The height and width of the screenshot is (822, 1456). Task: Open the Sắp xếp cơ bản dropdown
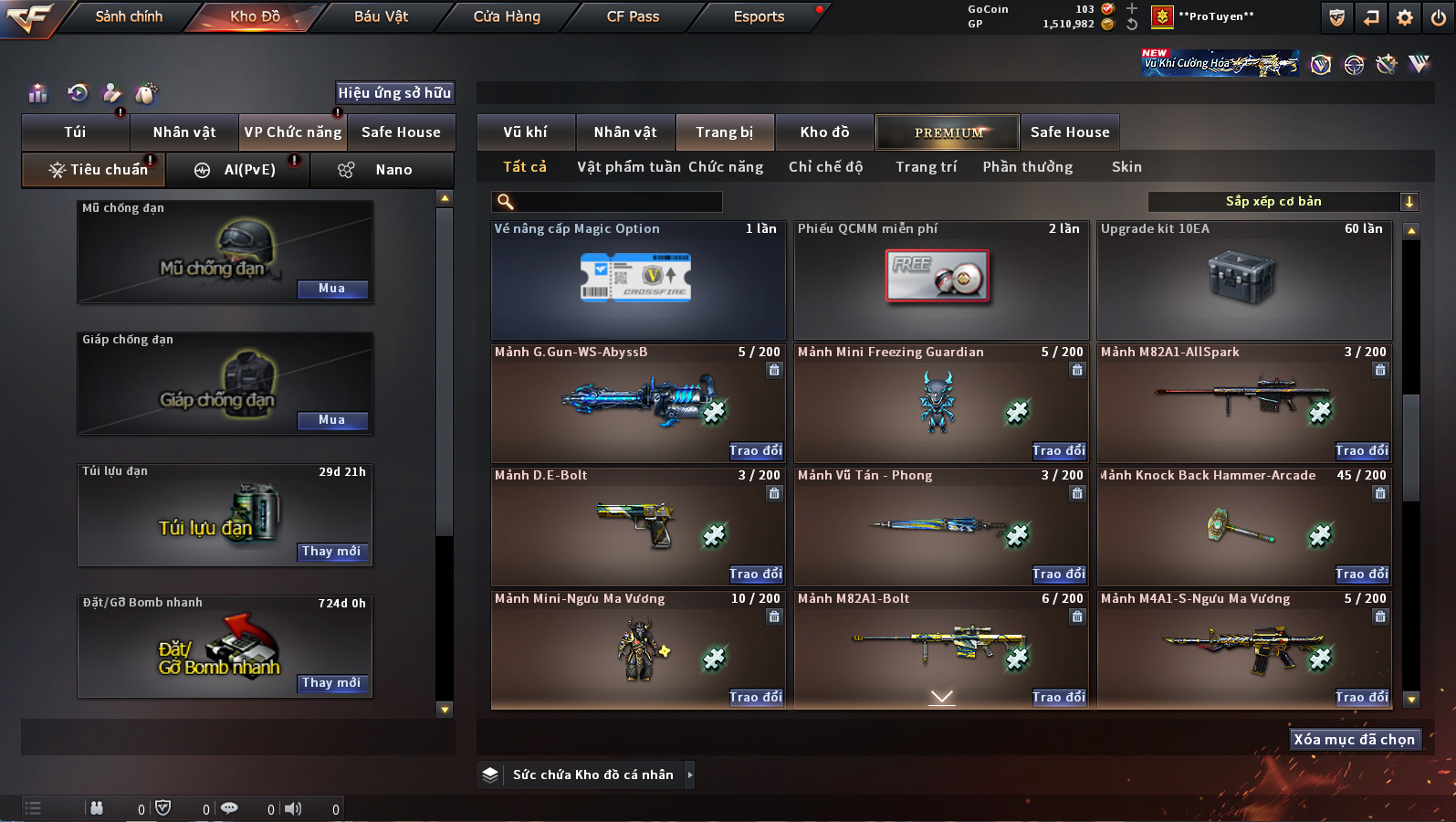coord(1282,202)
